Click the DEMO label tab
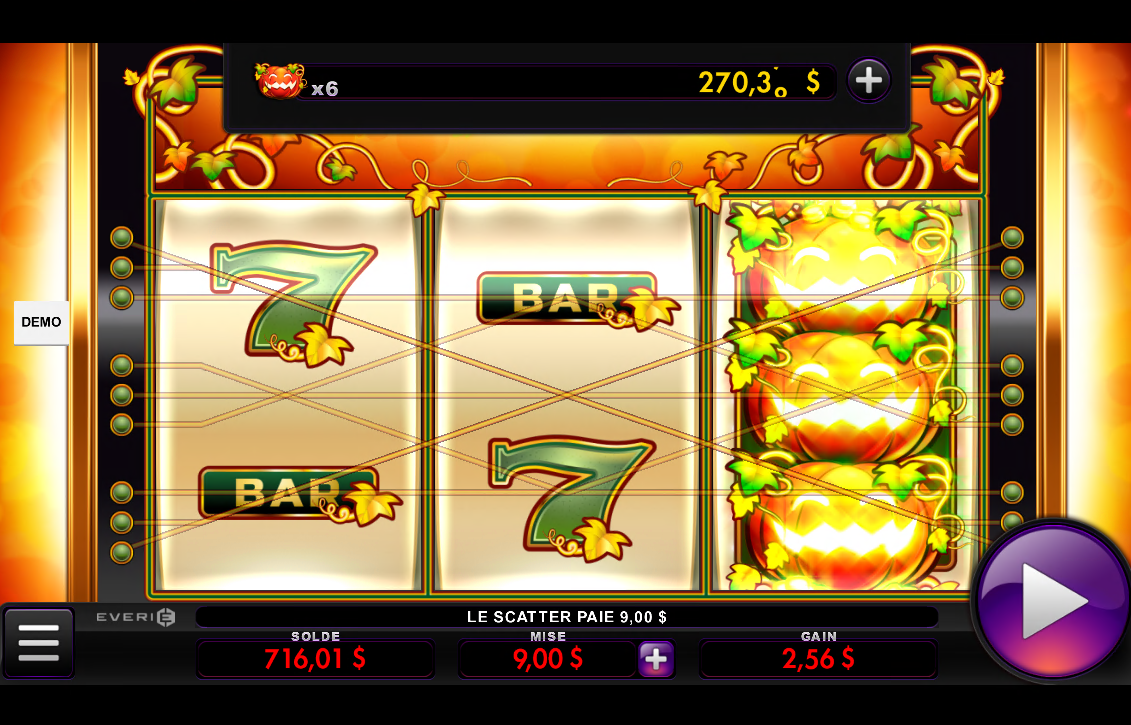 pos(41,322)
